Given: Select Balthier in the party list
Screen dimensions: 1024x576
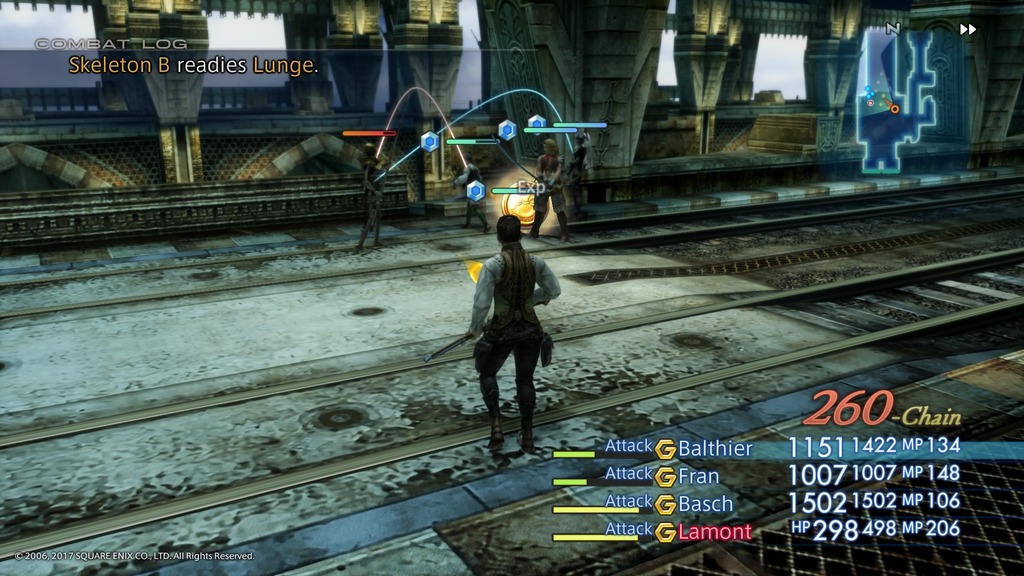Looking at the screenshot, I should (715, 448).
